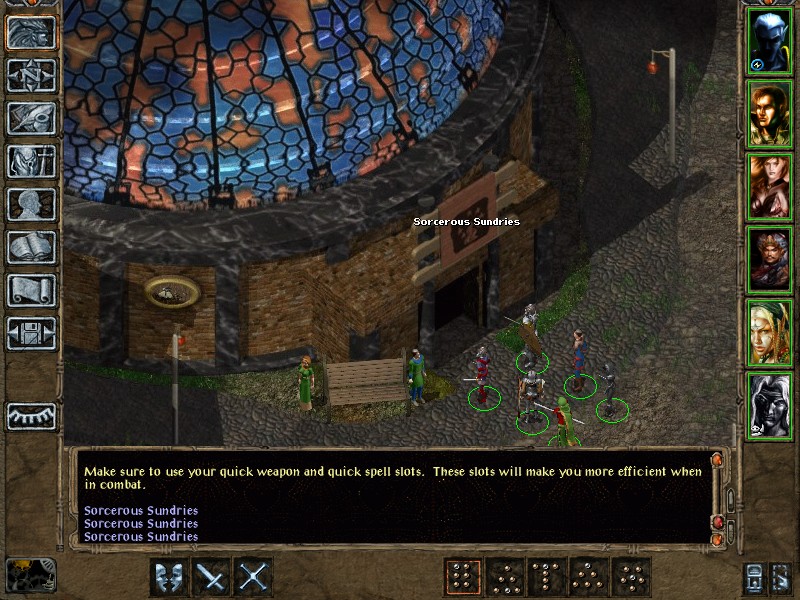800x600 pixels.
Task: Open the mage spellbook
Action: point(32,247)
